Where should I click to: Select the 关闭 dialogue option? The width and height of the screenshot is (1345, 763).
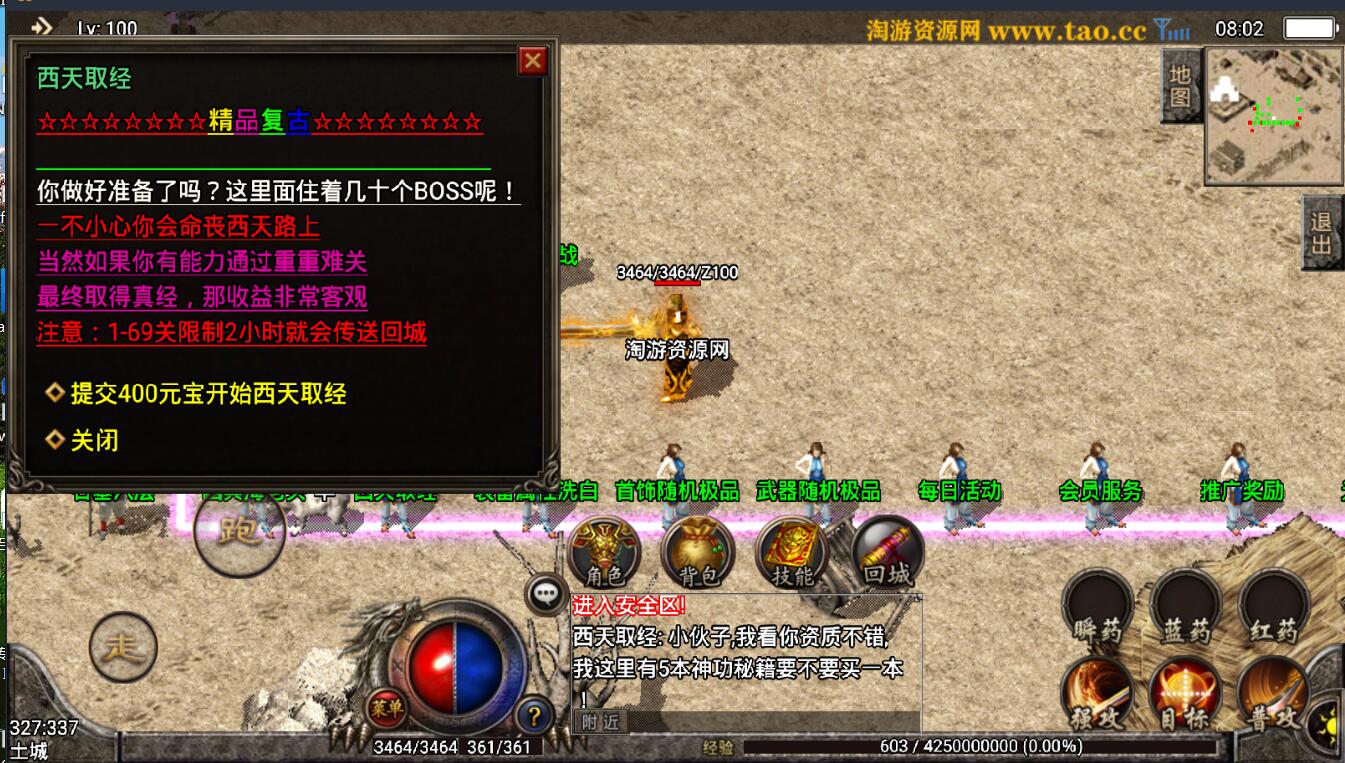tap(94, 440)
